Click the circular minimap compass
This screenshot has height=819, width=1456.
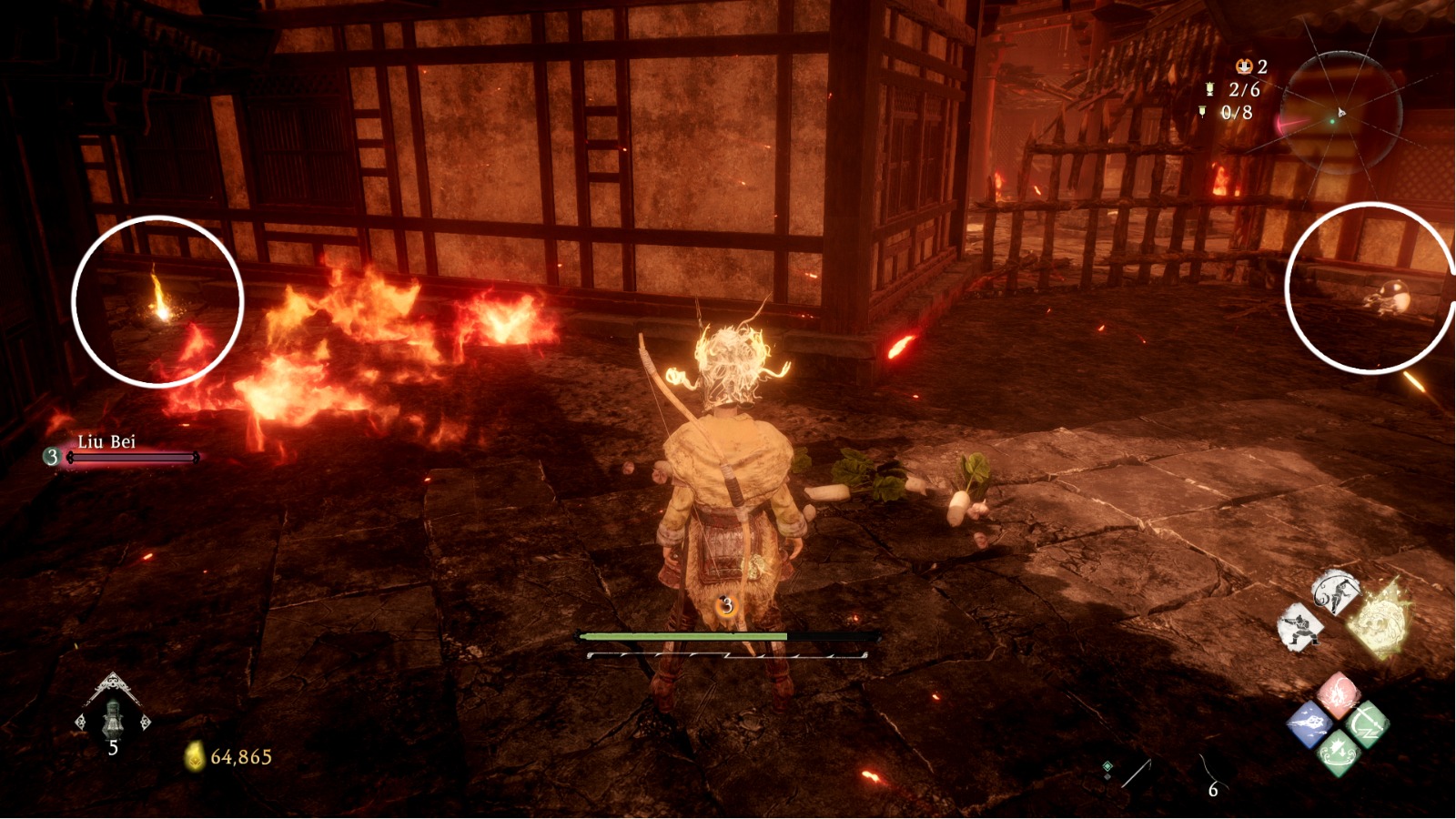[1340, 114]
